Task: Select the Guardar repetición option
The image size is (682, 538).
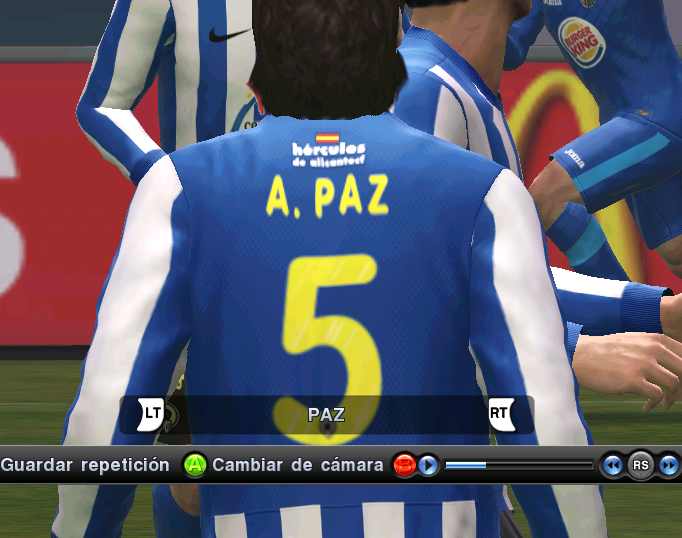Action: (x=85, y=465)
